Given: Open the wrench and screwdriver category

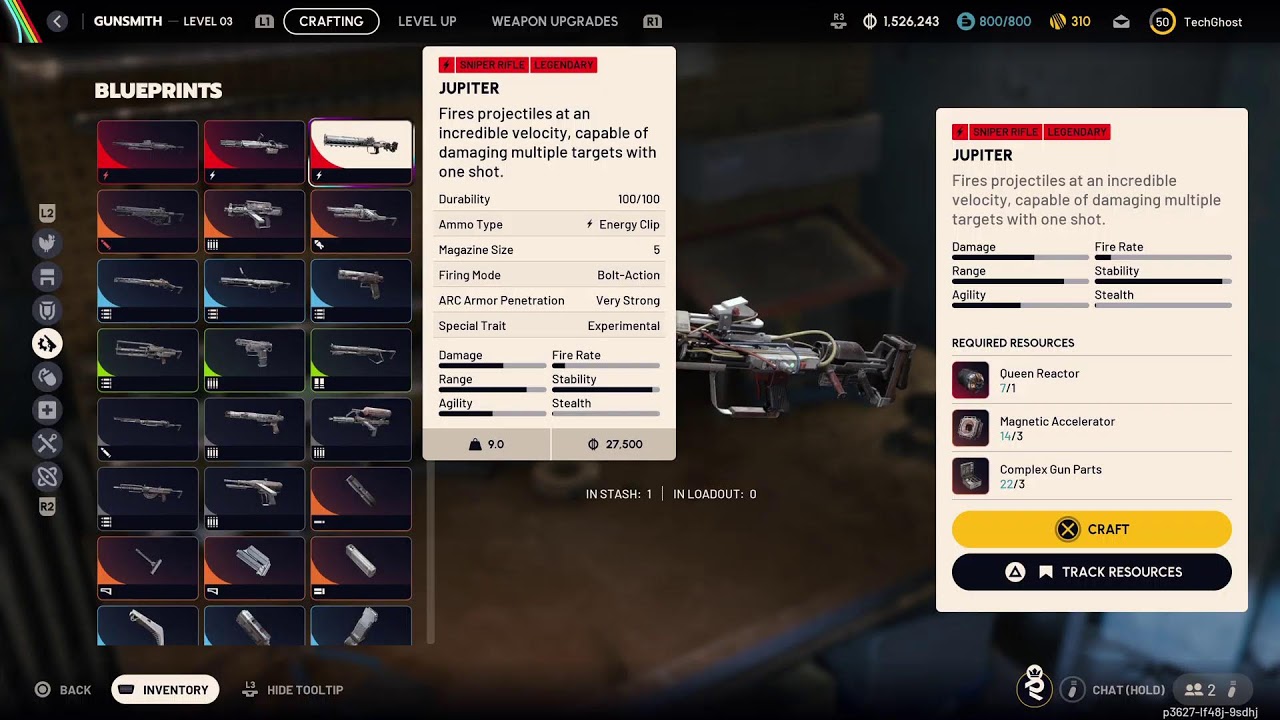Looking at the screenshot, I should [47, 443].
